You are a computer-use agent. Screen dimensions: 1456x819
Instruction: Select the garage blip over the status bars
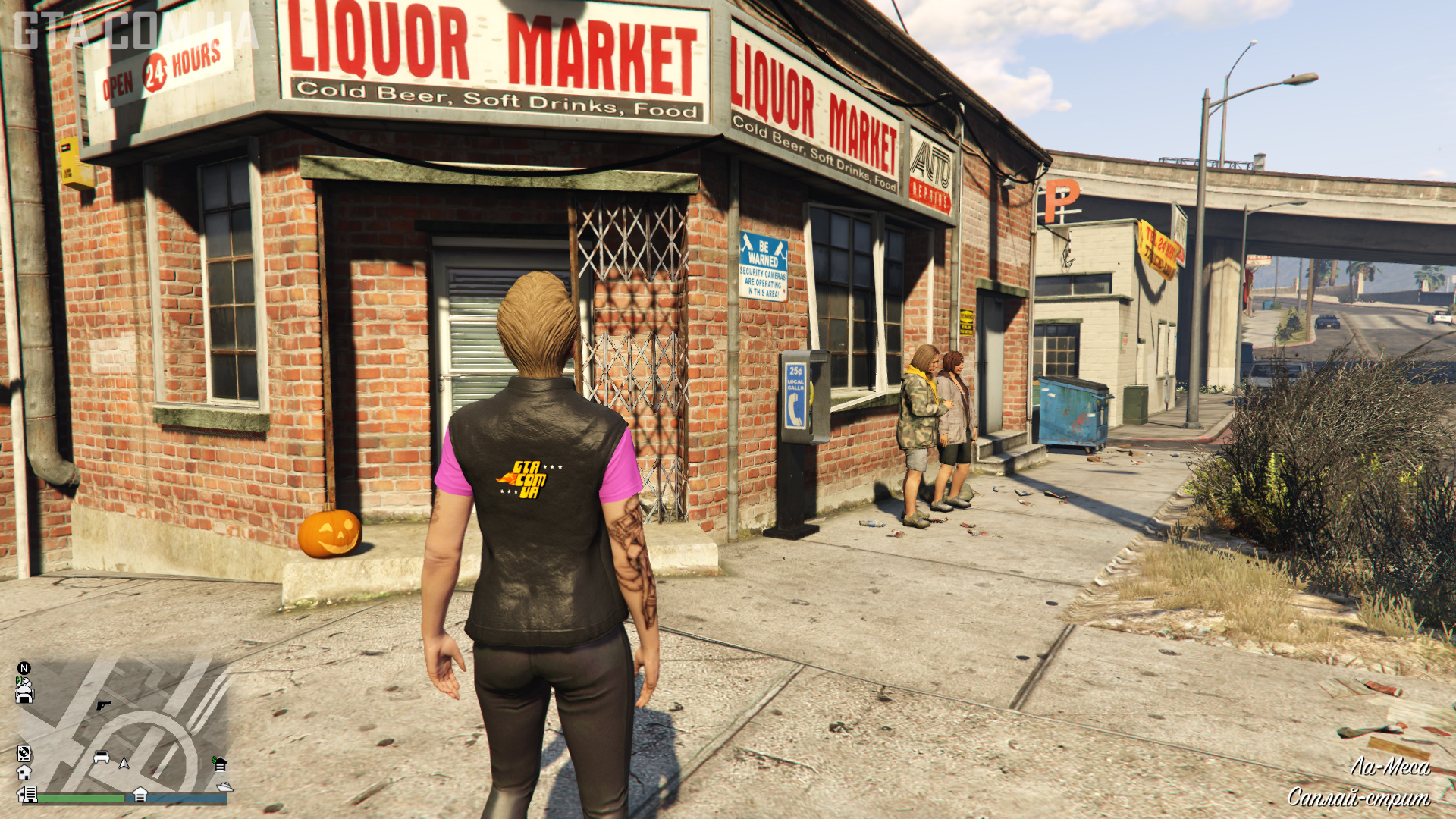coord(140,794)
